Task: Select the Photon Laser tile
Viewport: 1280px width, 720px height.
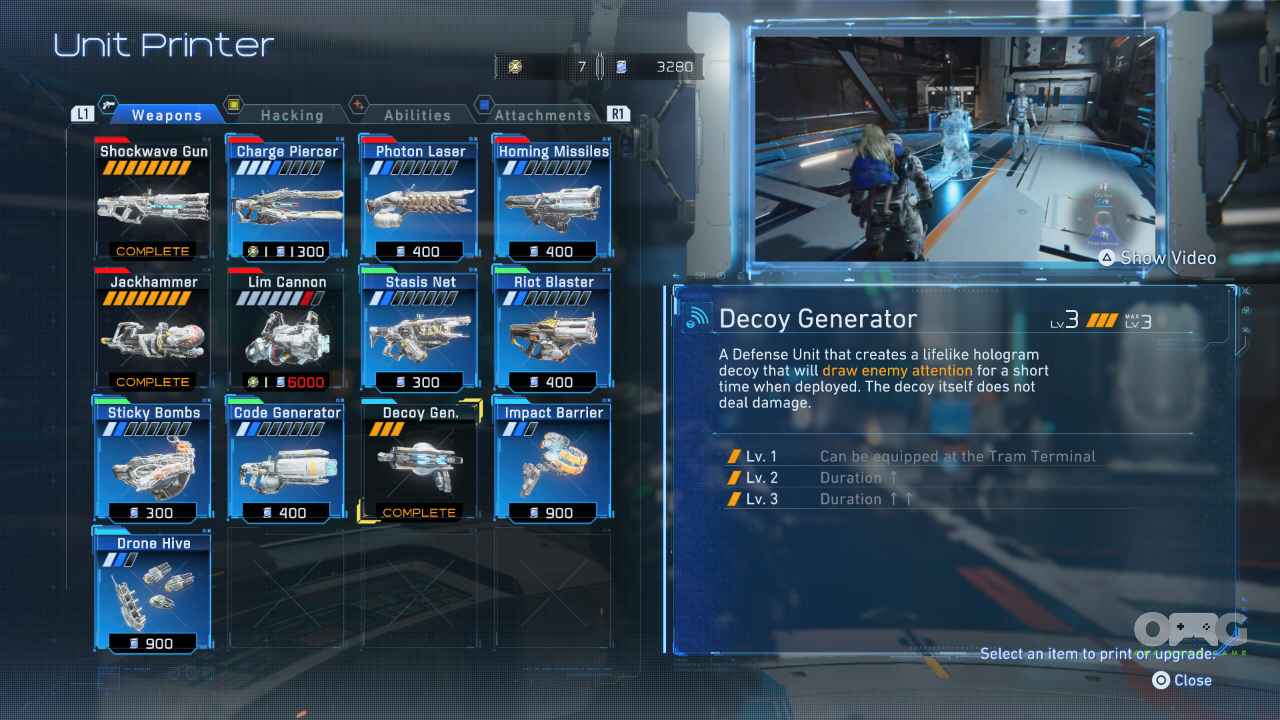Action: click(x=419, y=200)
